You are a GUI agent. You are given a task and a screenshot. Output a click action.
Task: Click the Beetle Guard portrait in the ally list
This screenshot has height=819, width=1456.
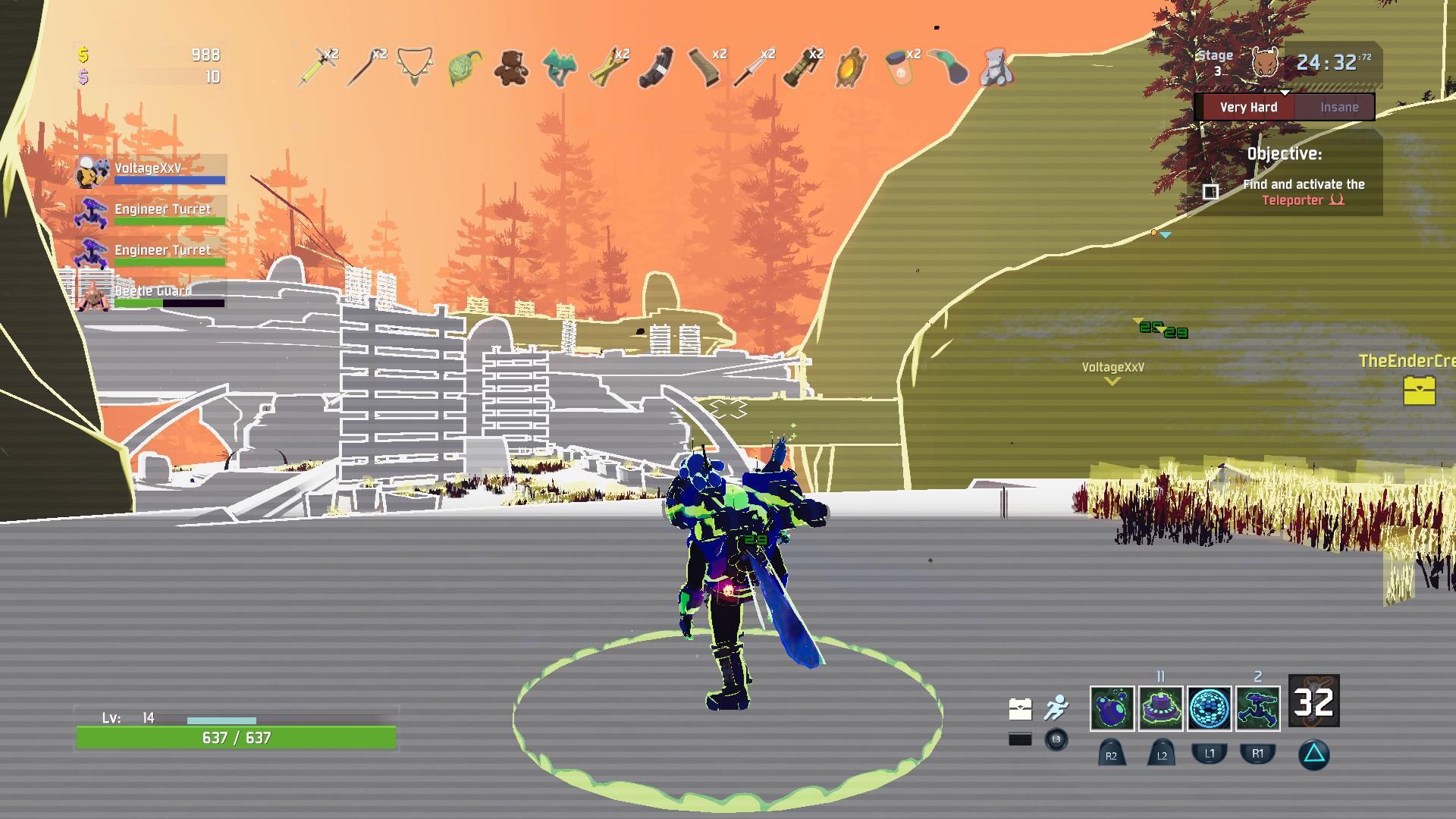point(93,296)
